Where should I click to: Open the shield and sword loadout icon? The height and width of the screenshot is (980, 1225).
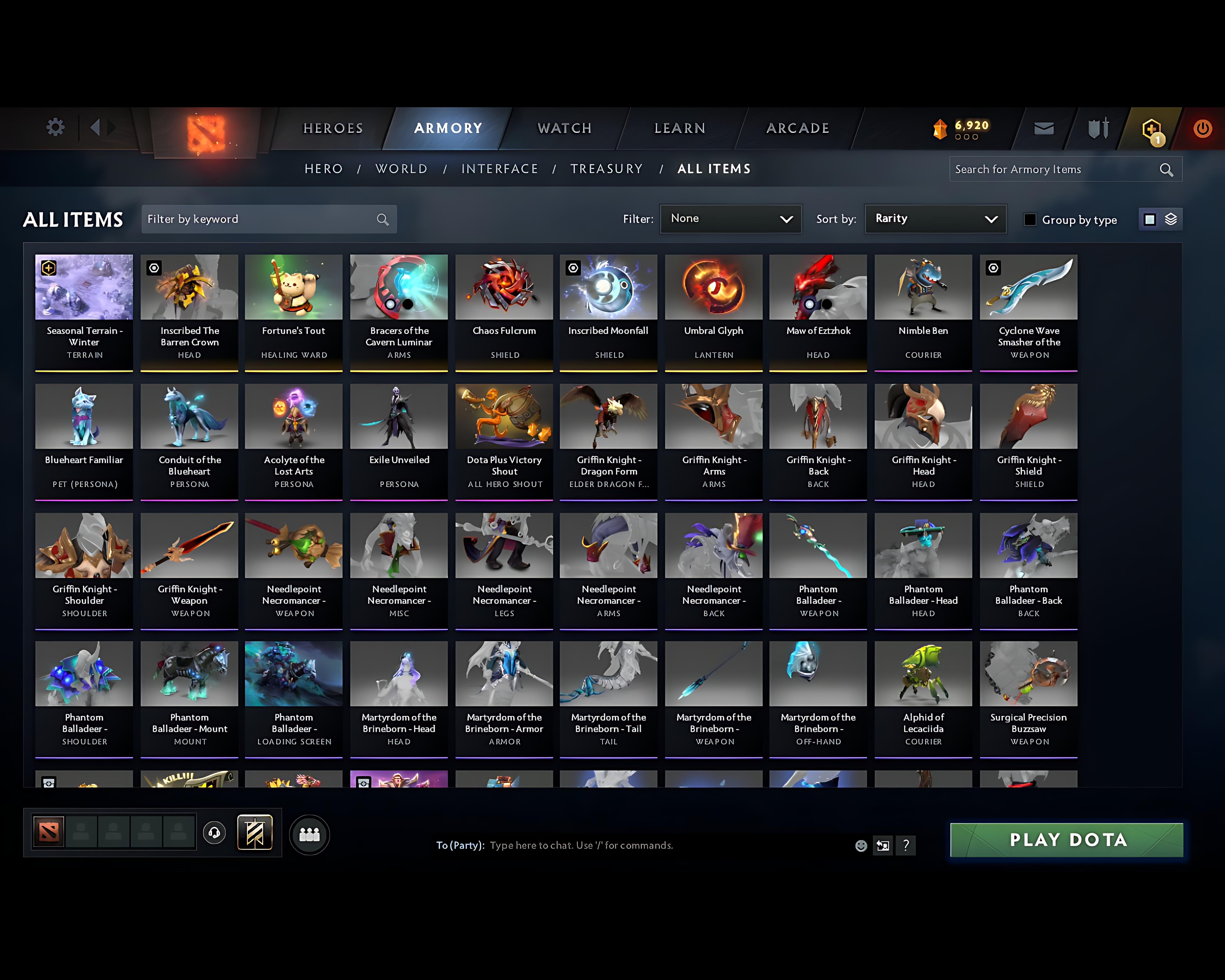click(x=1098, y=128)
